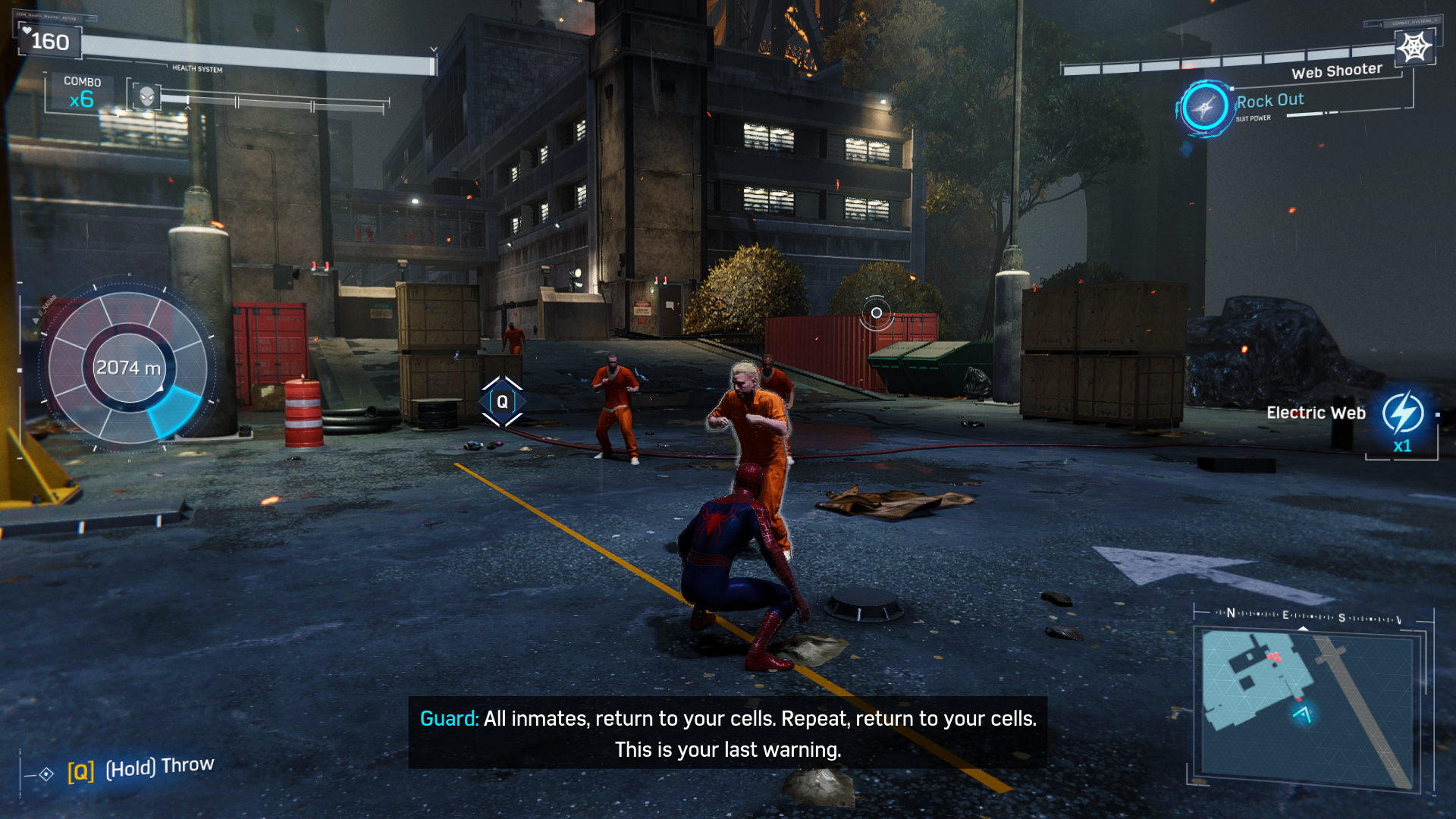The width and height of the screenshot is (1456, 819).
Task: Activate the Rock Out suit power
Action: 1203,108
